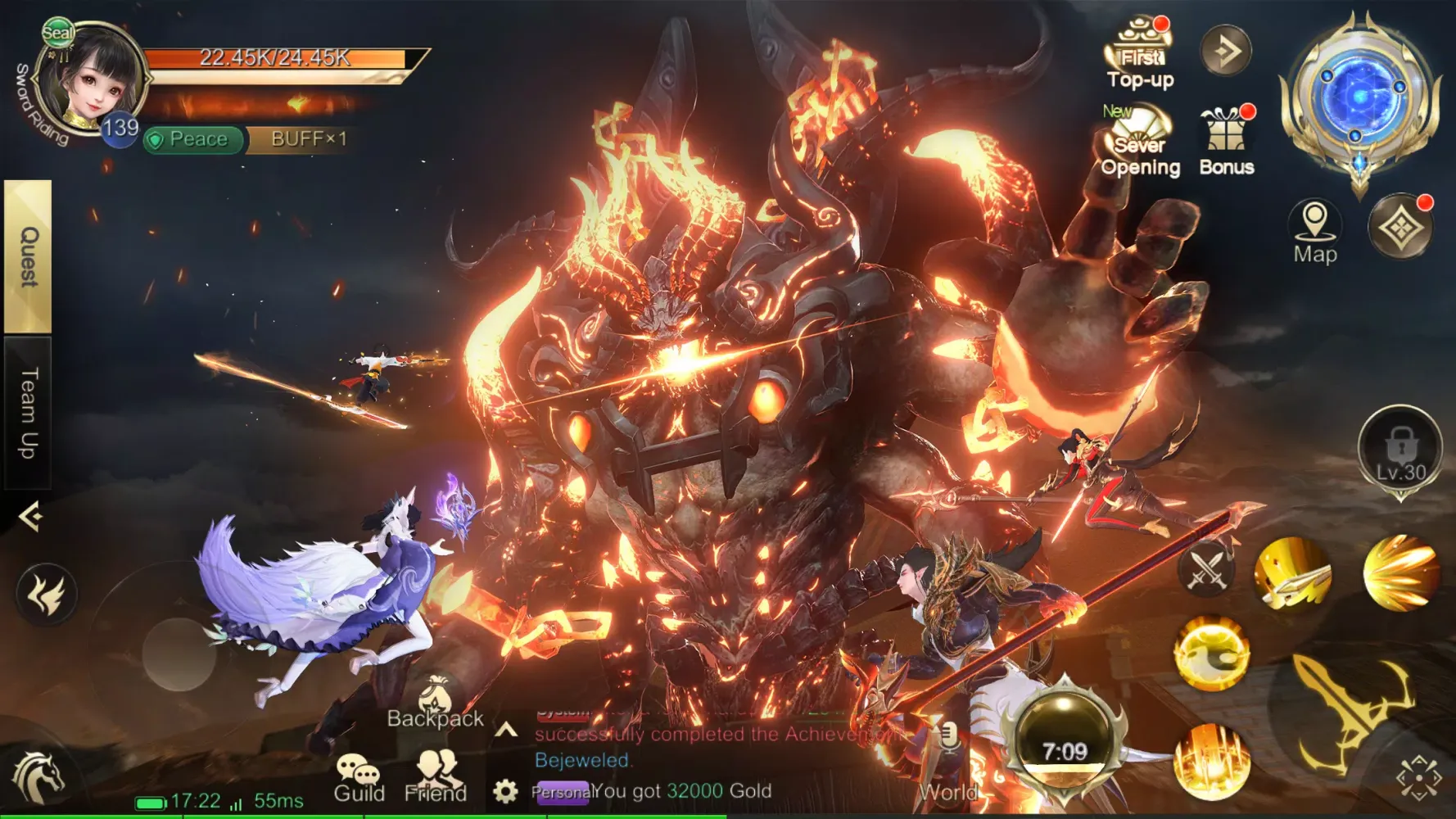Image resolution: width=1456 pixels, height=819 pixels.
Task: Open the diamond-shaped menu icon
Action: tap(1400, 227)
